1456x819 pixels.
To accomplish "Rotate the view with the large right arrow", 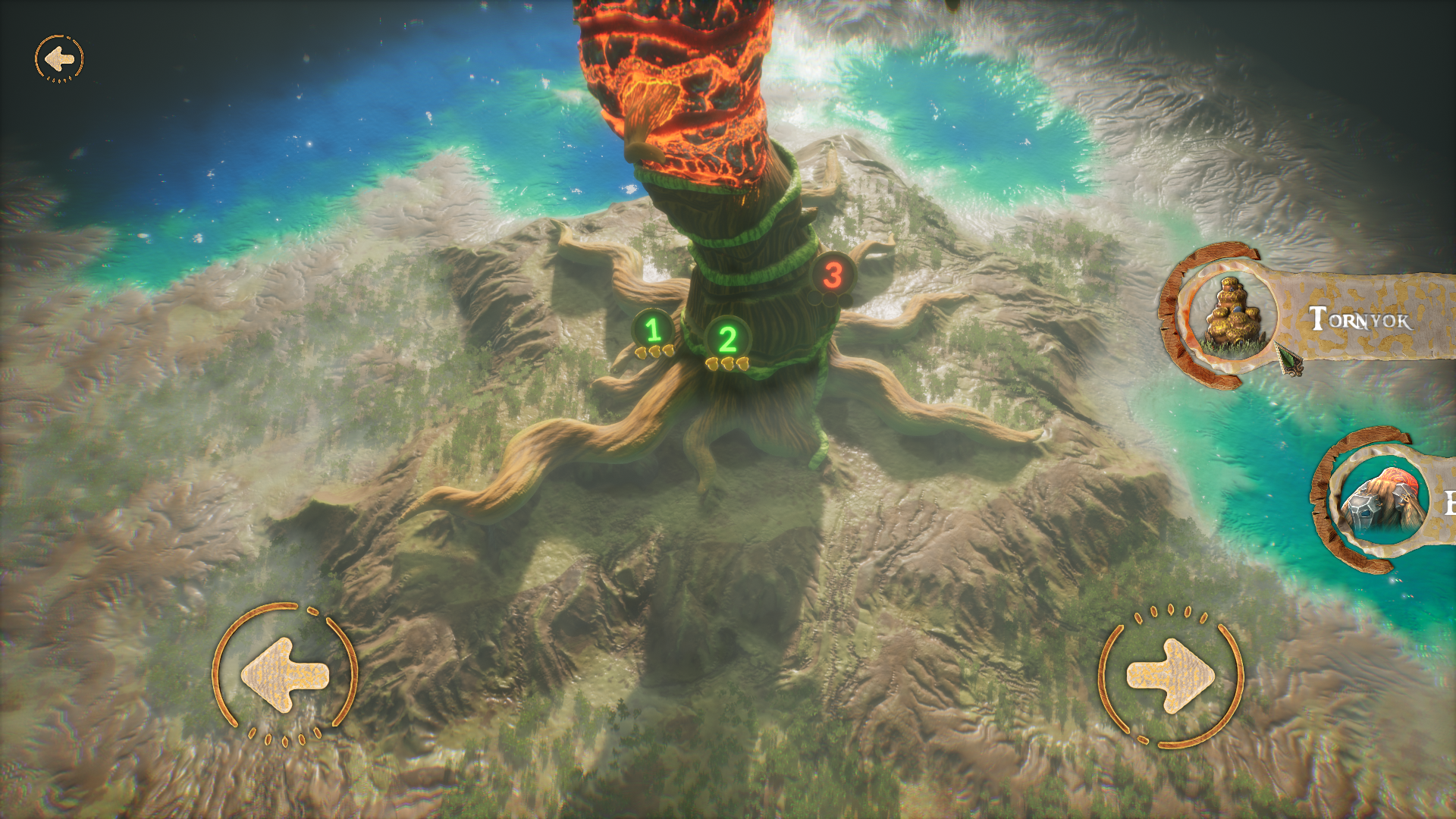I will coord(1170,675).
